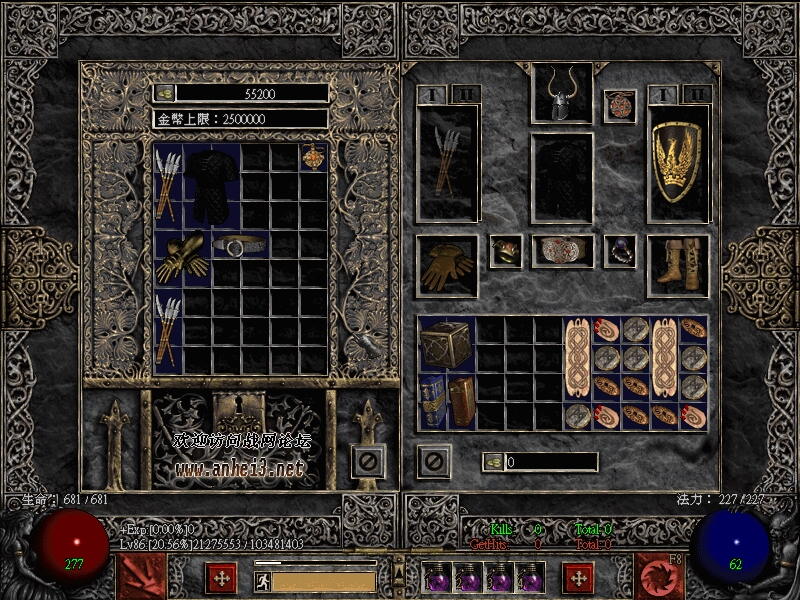Viewport: 800px width, 600px height.
Task: Select the equipped belt slot
Action: (x=561, y=250)
